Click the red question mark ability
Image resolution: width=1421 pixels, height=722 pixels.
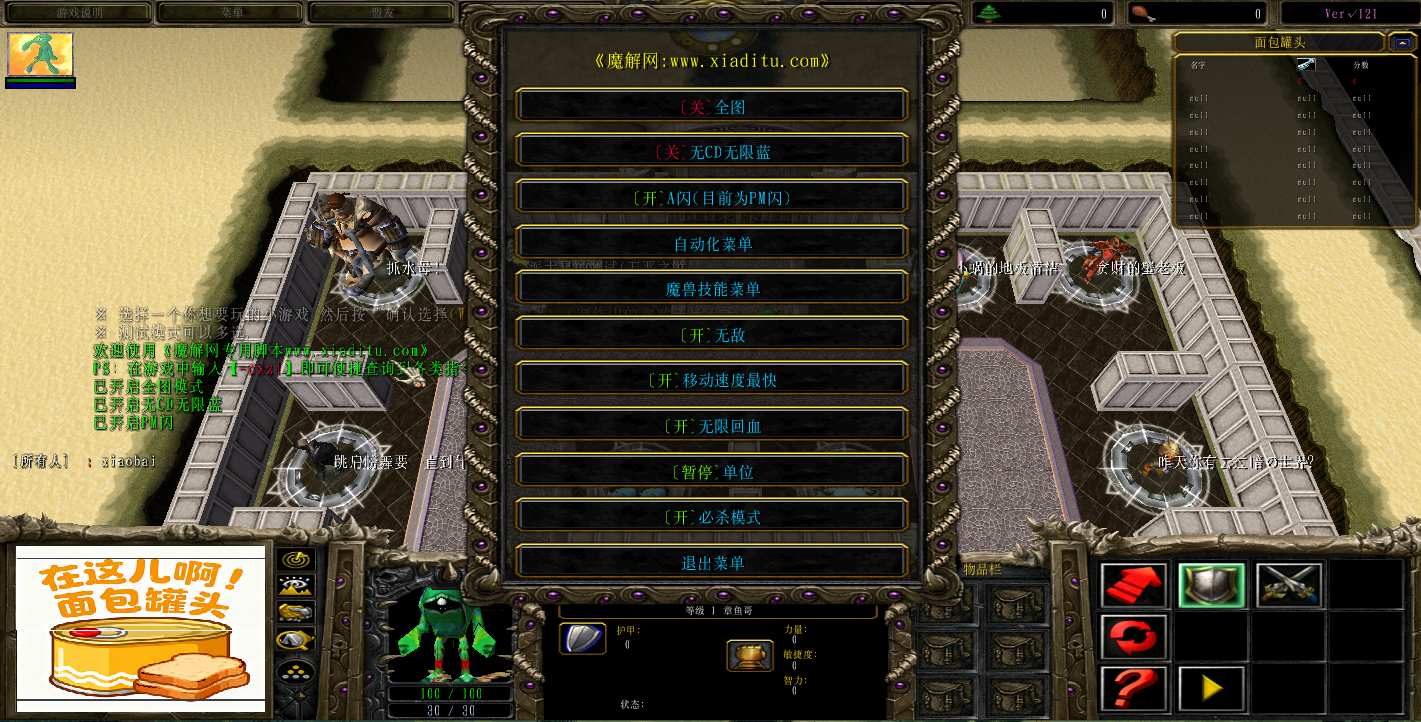[1134, 689]
